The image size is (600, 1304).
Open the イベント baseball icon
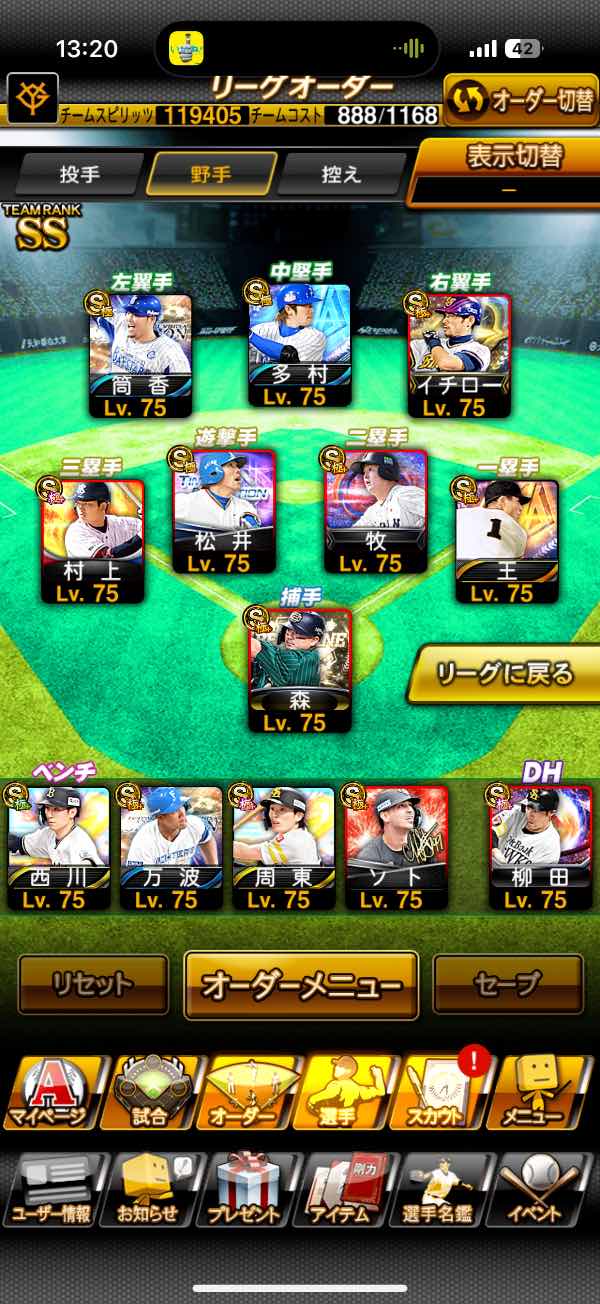[547, 1188]
